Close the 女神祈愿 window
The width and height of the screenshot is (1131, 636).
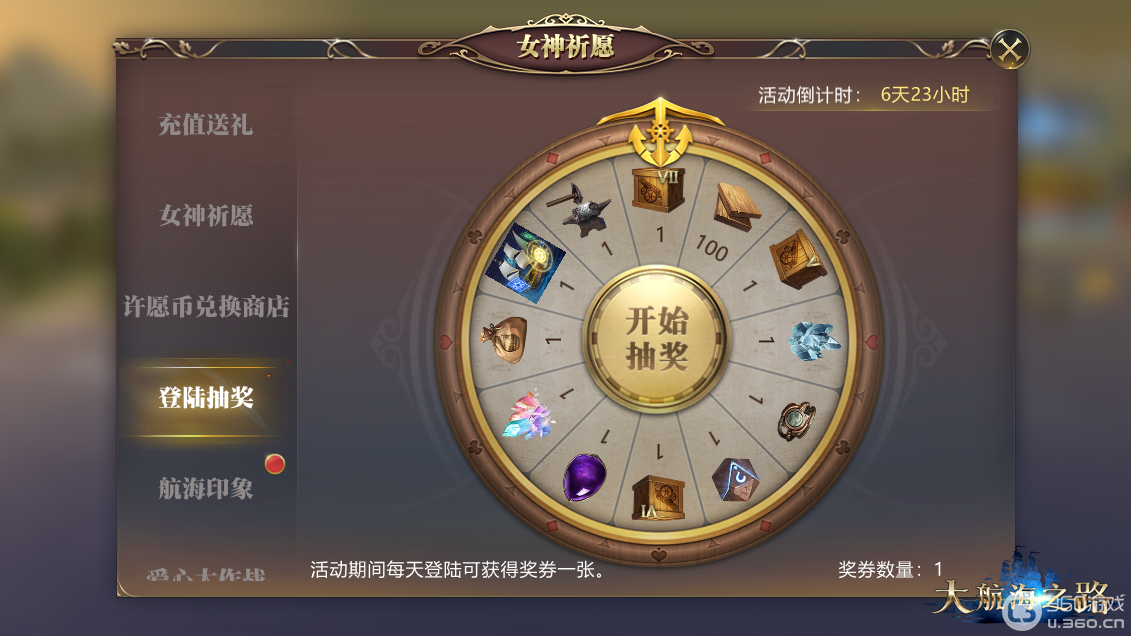pyautogui.click(x=1010, y=49)
